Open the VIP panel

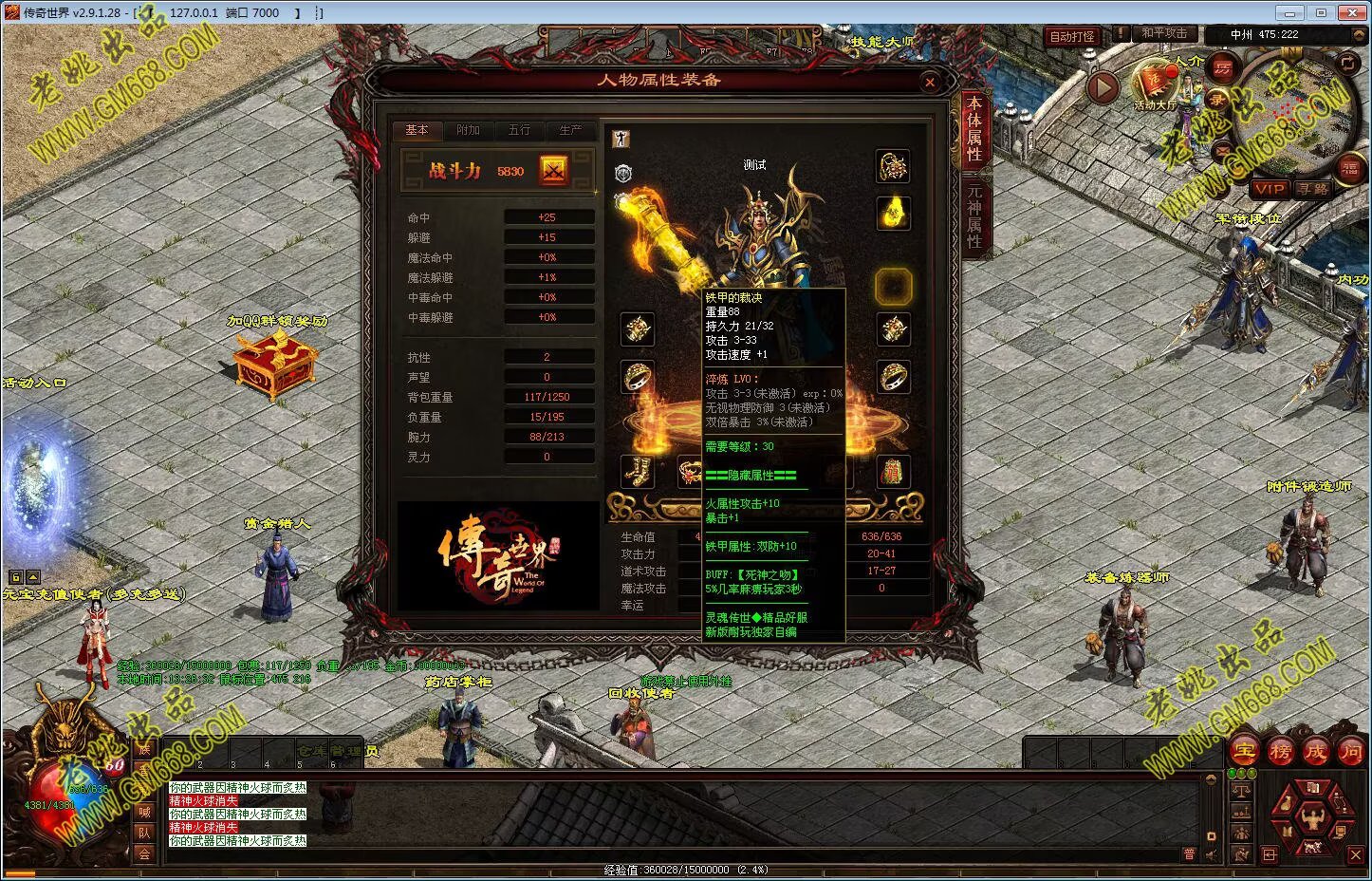pyautogui.click(x=1269, y=189)
